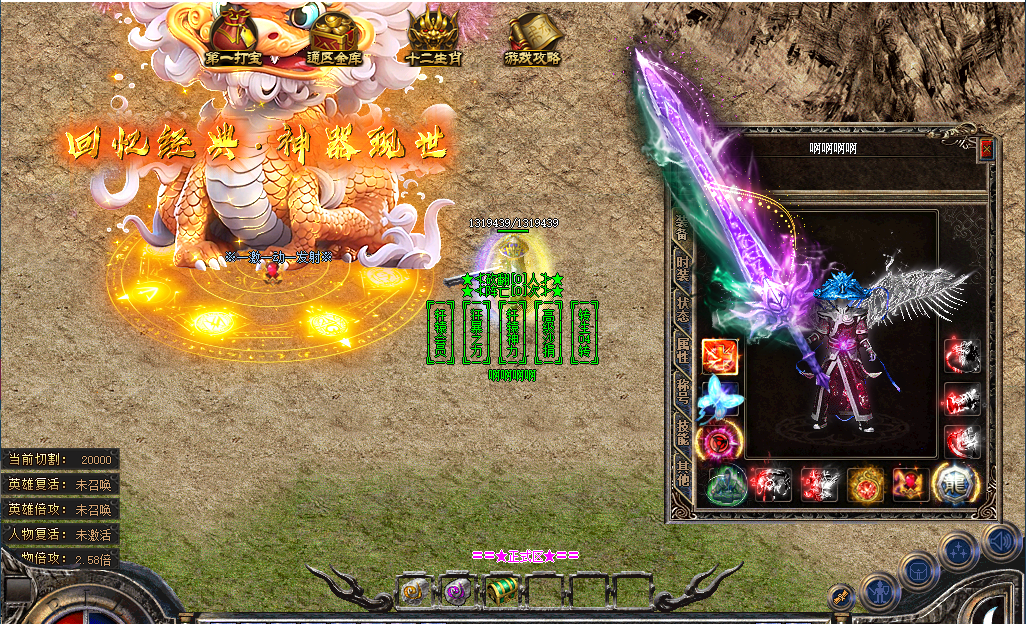The image size is (1026, 624).
Task: Switch to the 属性 attributes tab
Action: [x=682, y=349]
